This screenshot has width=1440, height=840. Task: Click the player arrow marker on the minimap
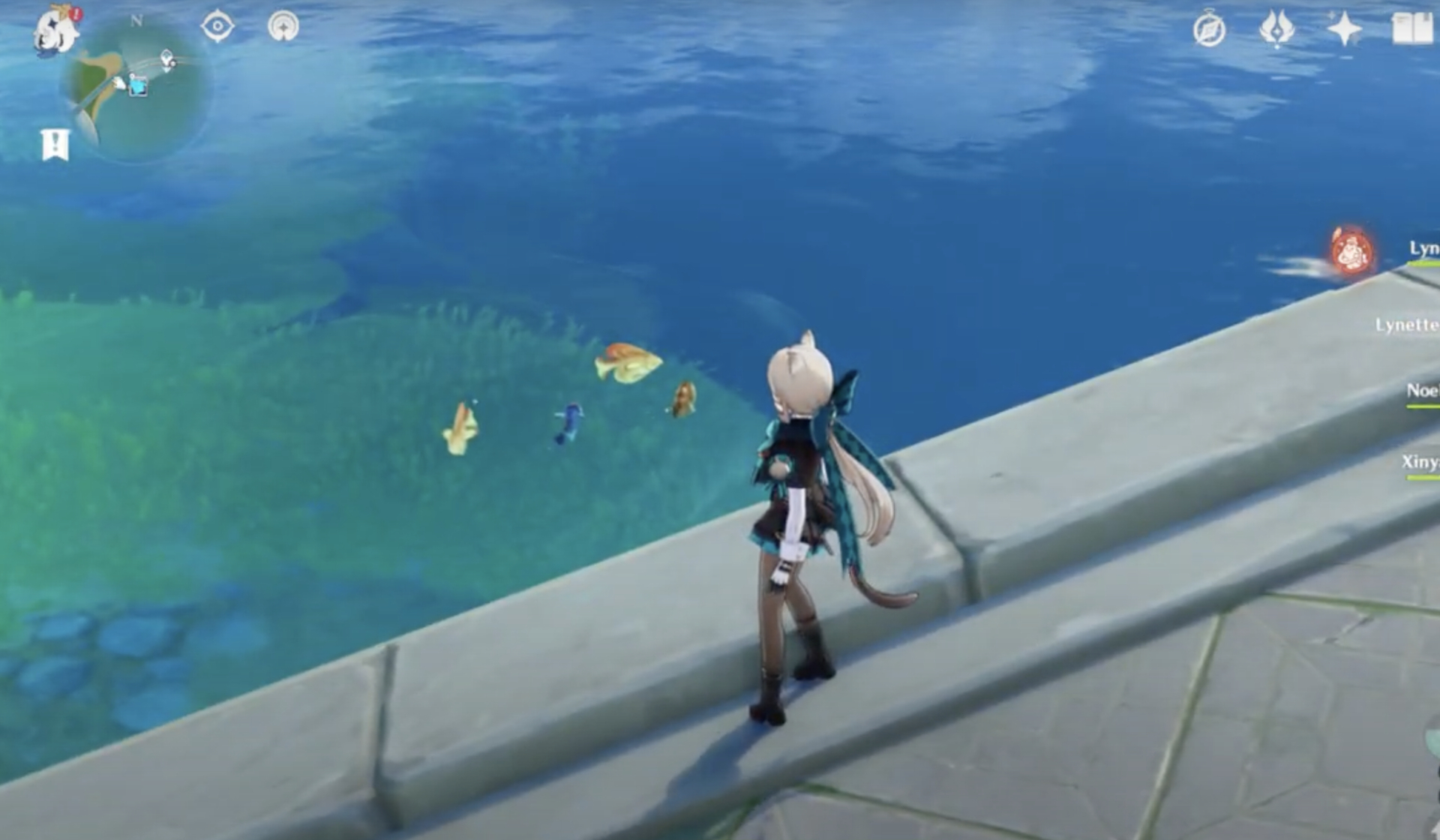click(119, 82)
